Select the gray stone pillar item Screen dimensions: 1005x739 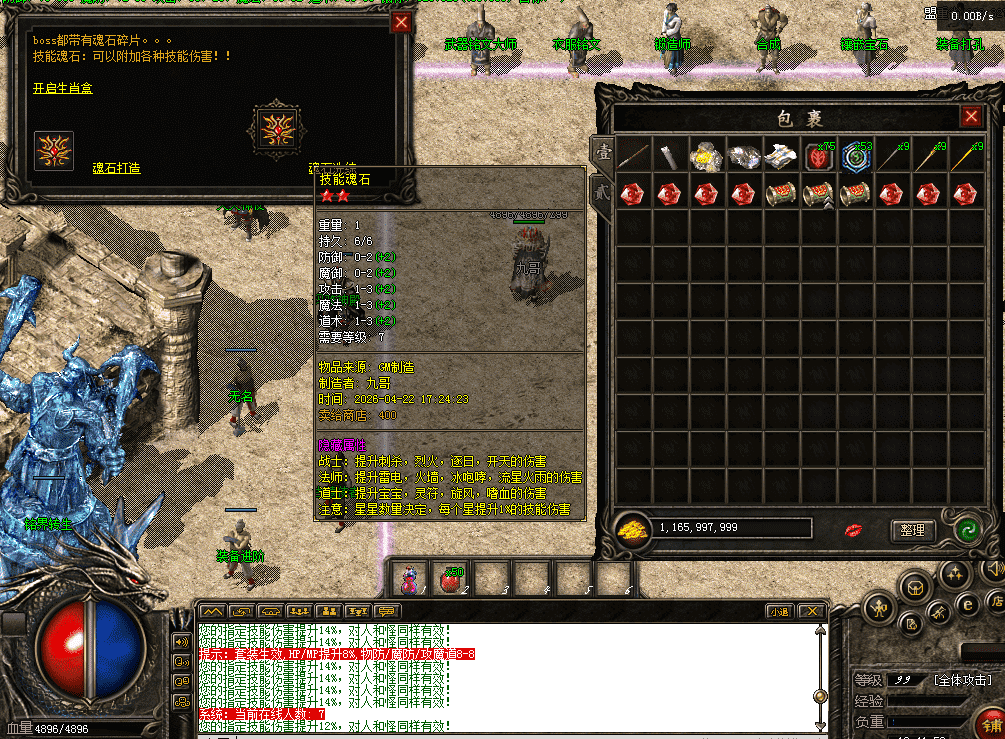(669, 156)
